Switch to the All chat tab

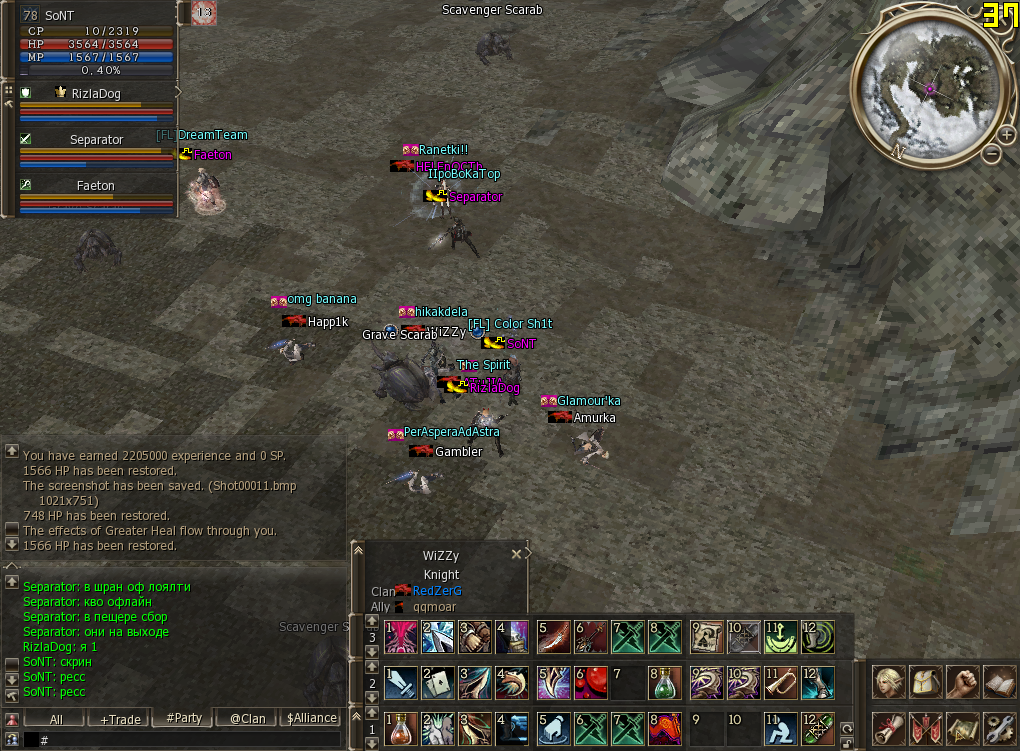coord(56,718)
